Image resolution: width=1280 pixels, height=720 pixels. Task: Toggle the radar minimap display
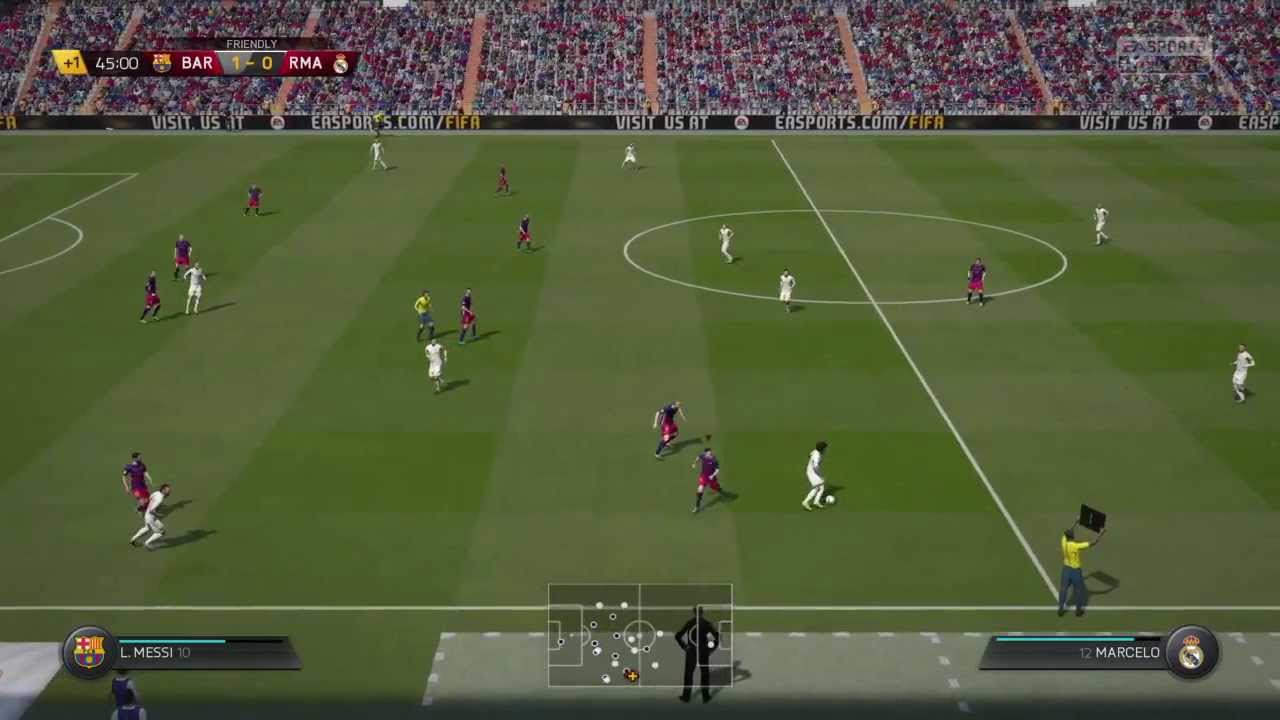click(640, 635)
